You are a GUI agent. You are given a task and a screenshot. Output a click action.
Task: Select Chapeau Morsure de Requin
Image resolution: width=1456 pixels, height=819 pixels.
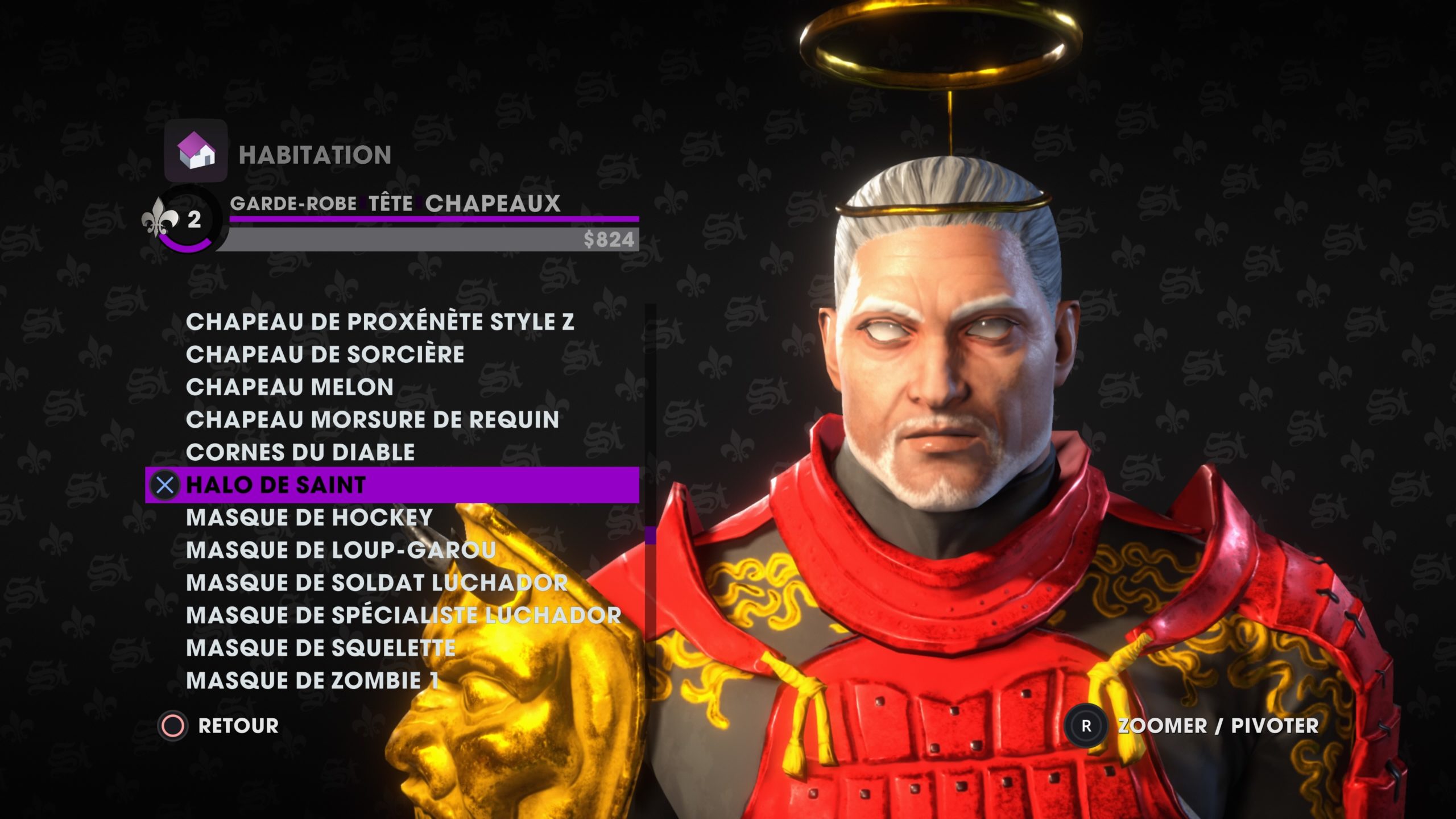click(373, 420)
